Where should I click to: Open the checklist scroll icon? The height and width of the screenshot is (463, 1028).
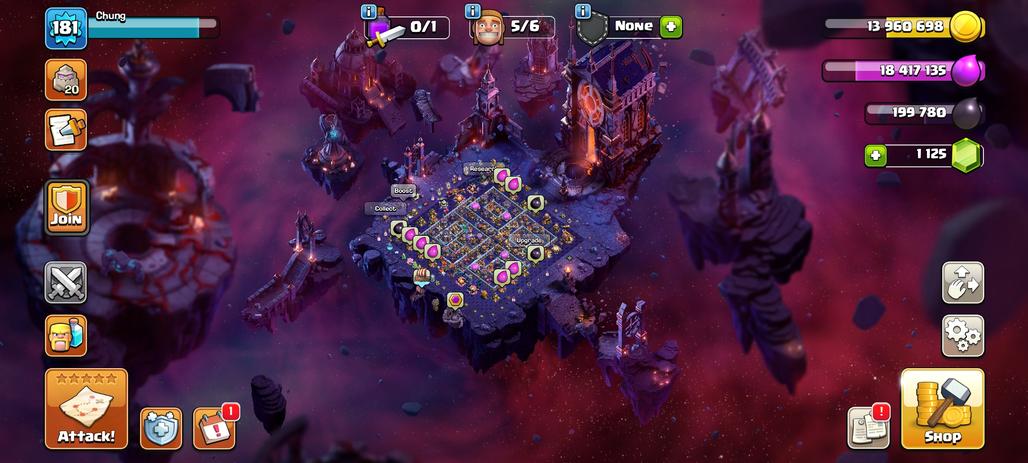point(66,130)
